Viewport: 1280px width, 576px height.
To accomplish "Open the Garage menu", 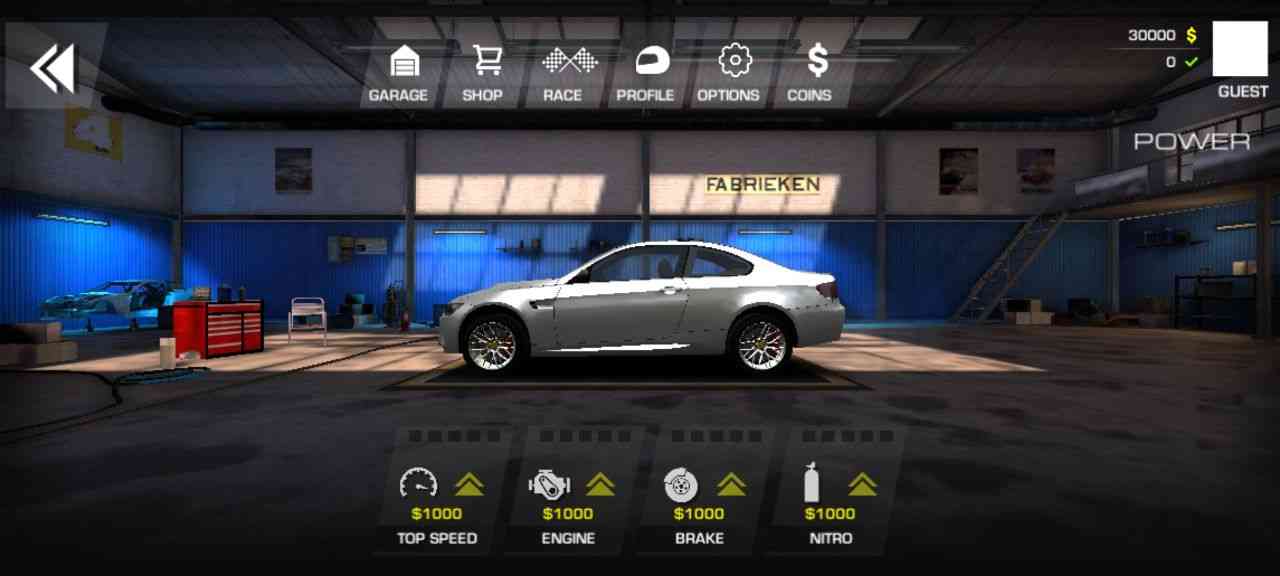I will click(x=399, y=74).
